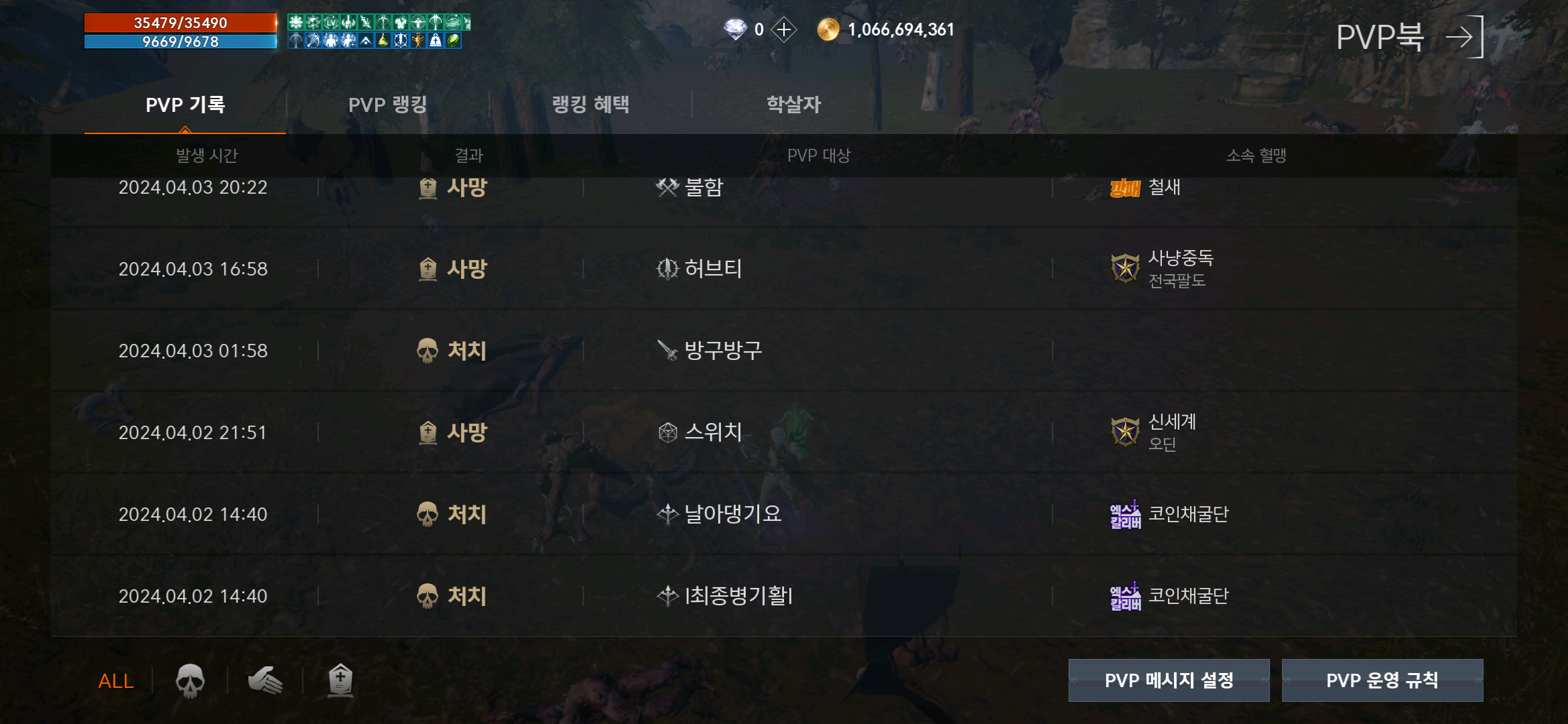Toggle the skull kill filter at bottom

(190, 679)
